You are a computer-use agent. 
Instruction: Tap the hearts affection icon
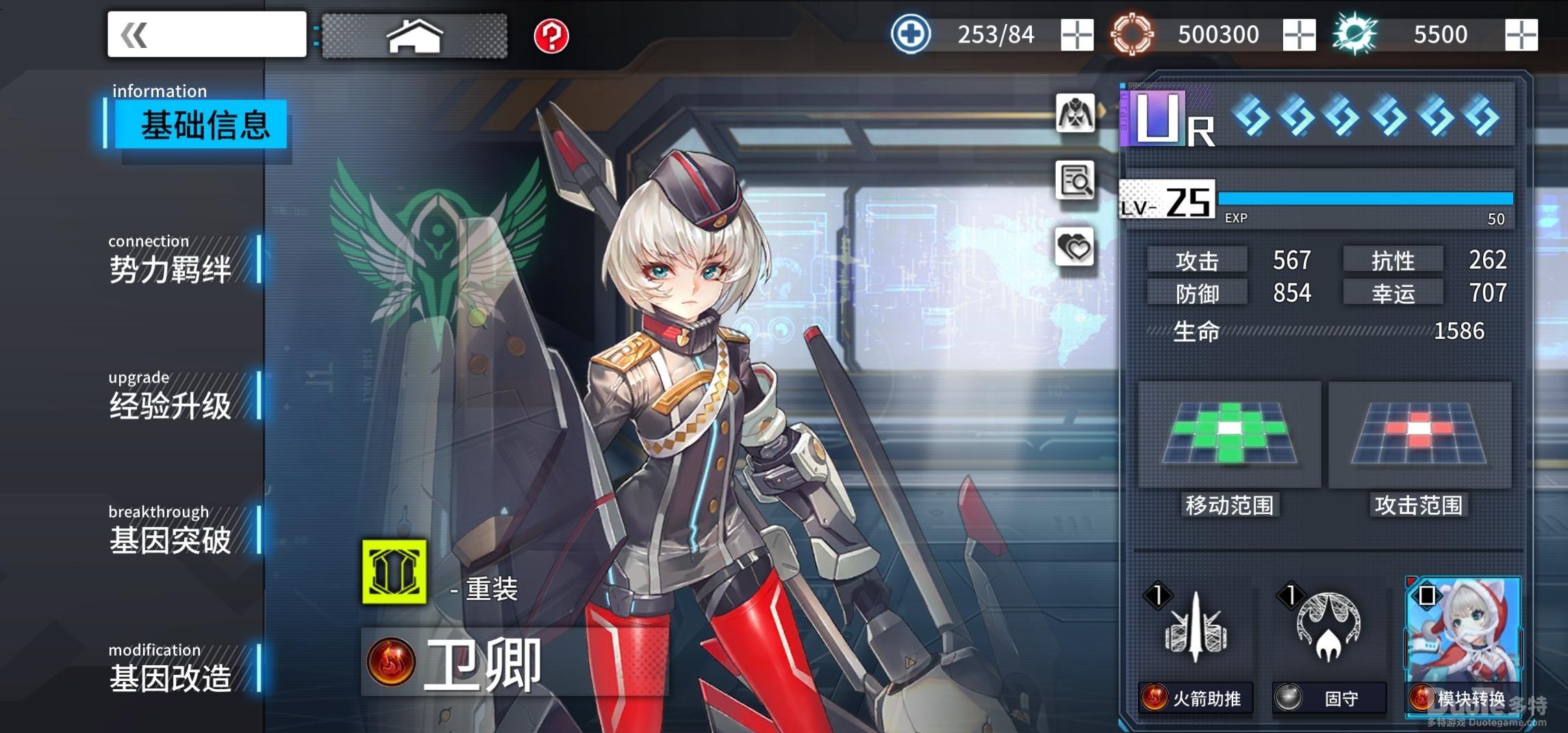1075,246
